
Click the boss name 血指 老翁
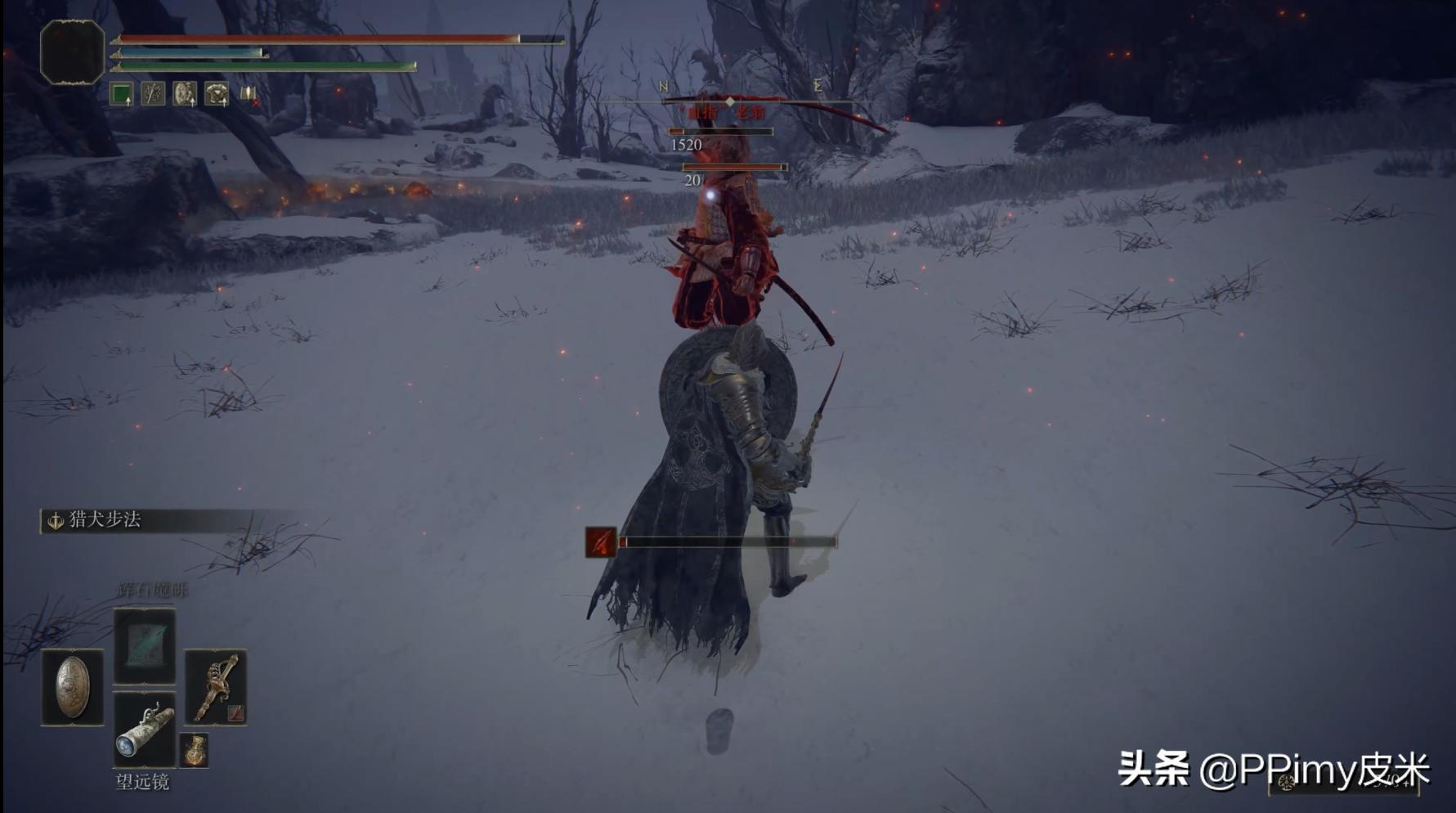coord(725,111)
